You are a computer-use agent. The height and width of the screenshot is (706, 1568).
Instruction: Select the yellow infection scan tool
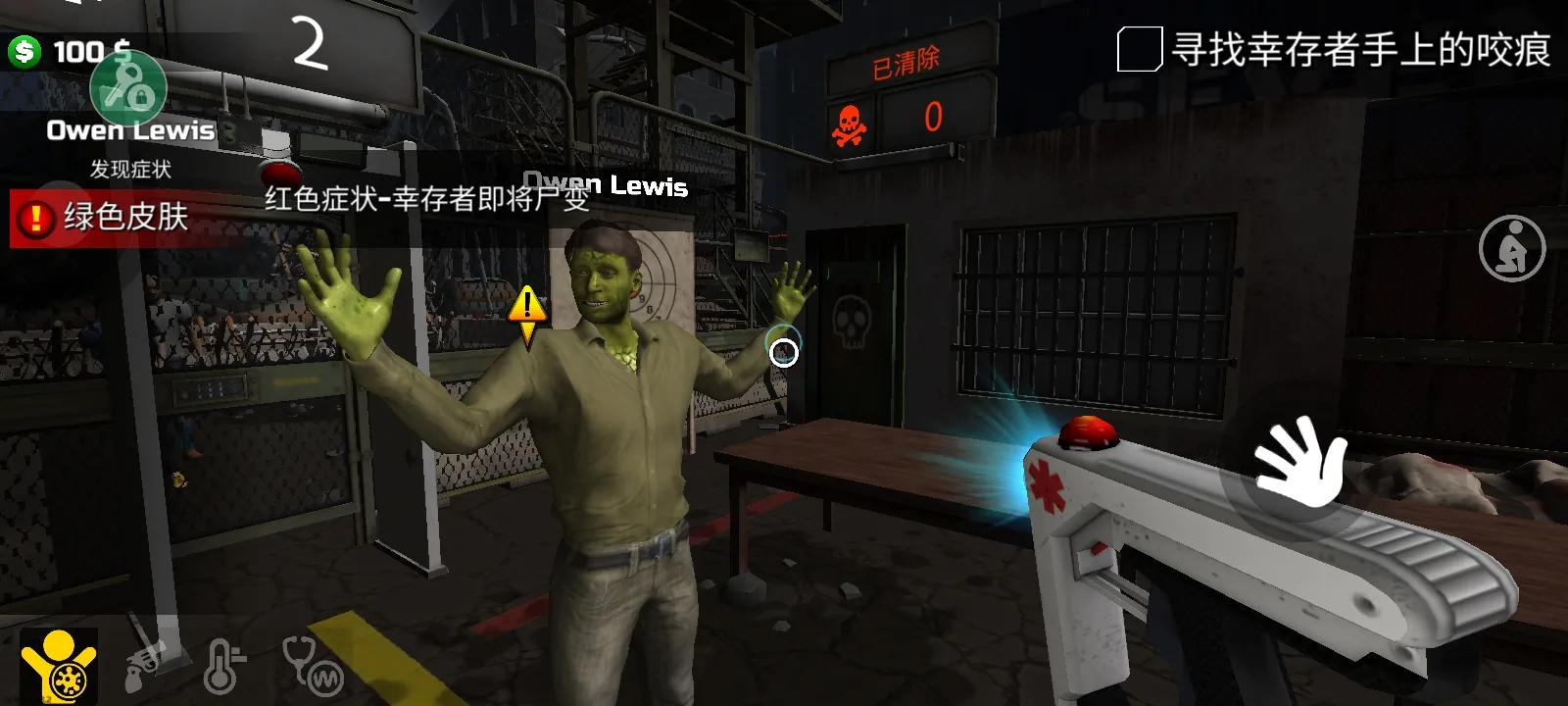point(59,666)
